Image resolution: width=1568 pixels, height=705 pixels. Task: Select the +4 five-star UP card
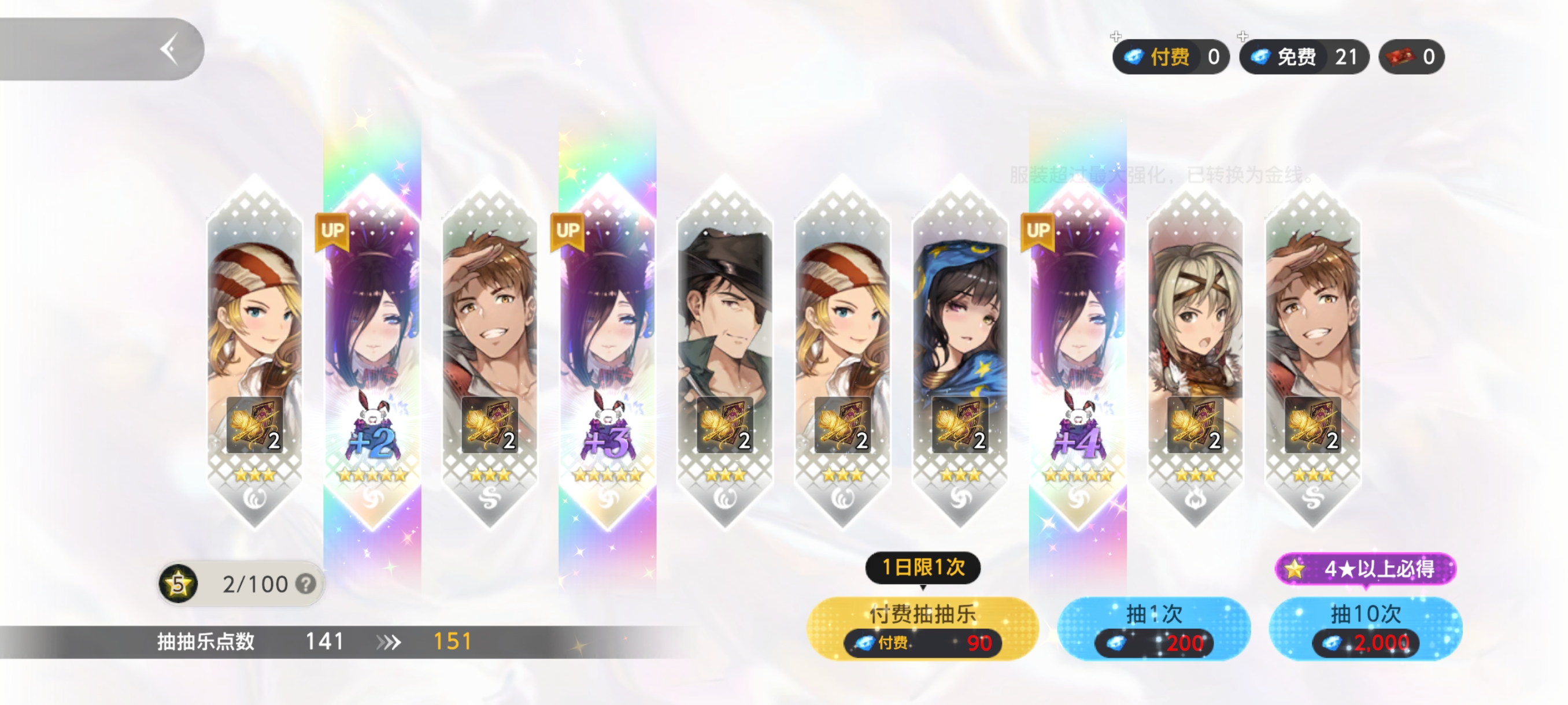(1077, 353)
